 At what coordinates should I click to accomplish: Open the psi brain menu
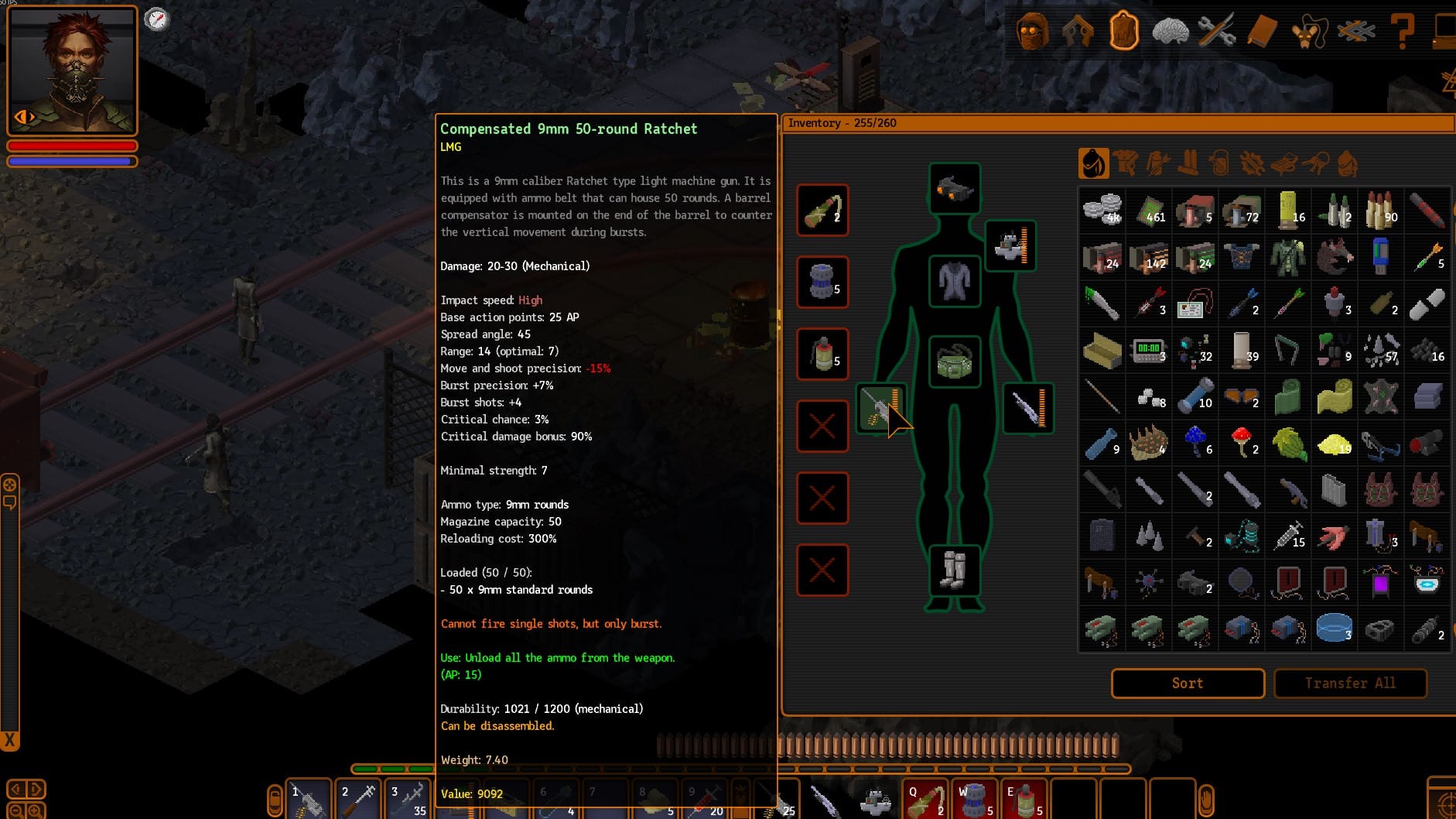tap(1170, 32)
